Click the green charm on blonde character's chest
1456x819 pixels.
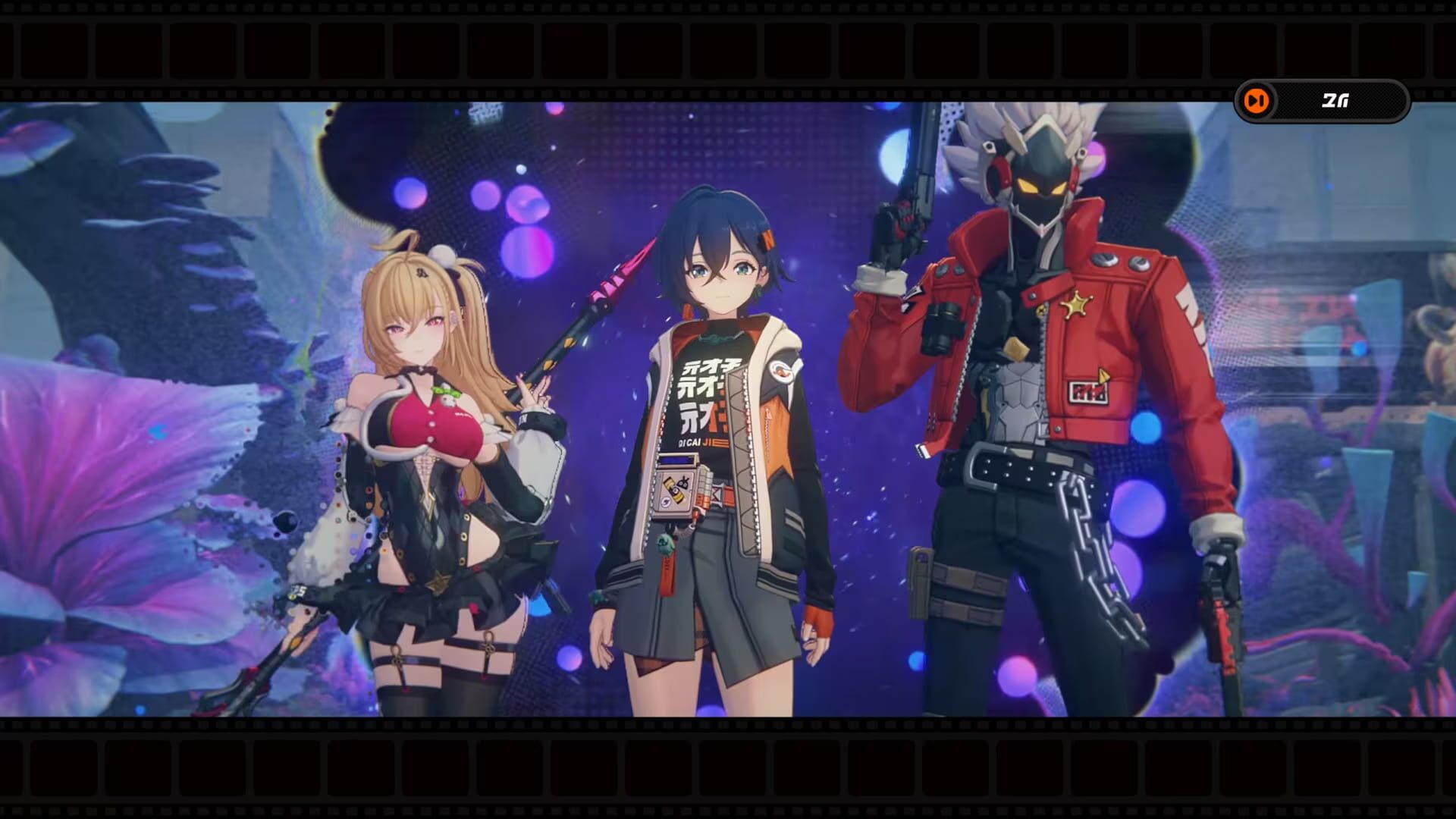(444, 391)
